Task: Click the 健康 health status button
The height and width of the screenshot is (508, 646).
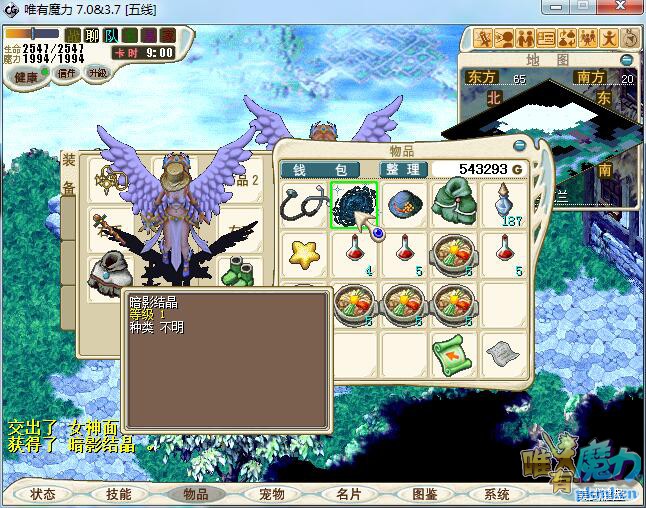Action: [25, 77]
